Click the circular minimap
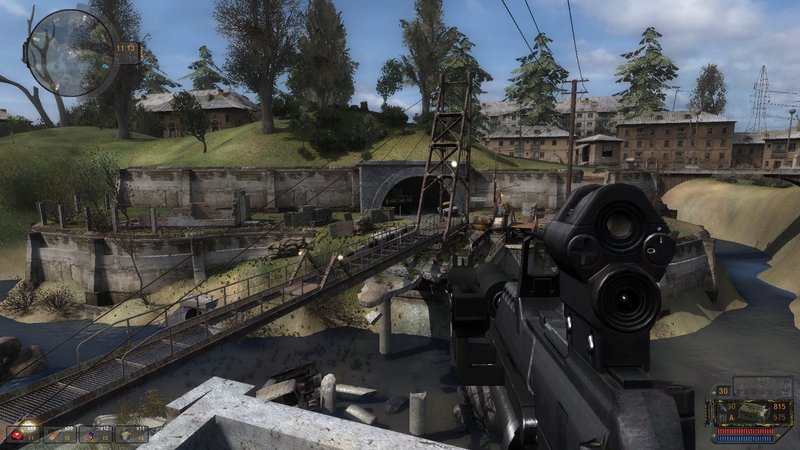 coord(71,53)
